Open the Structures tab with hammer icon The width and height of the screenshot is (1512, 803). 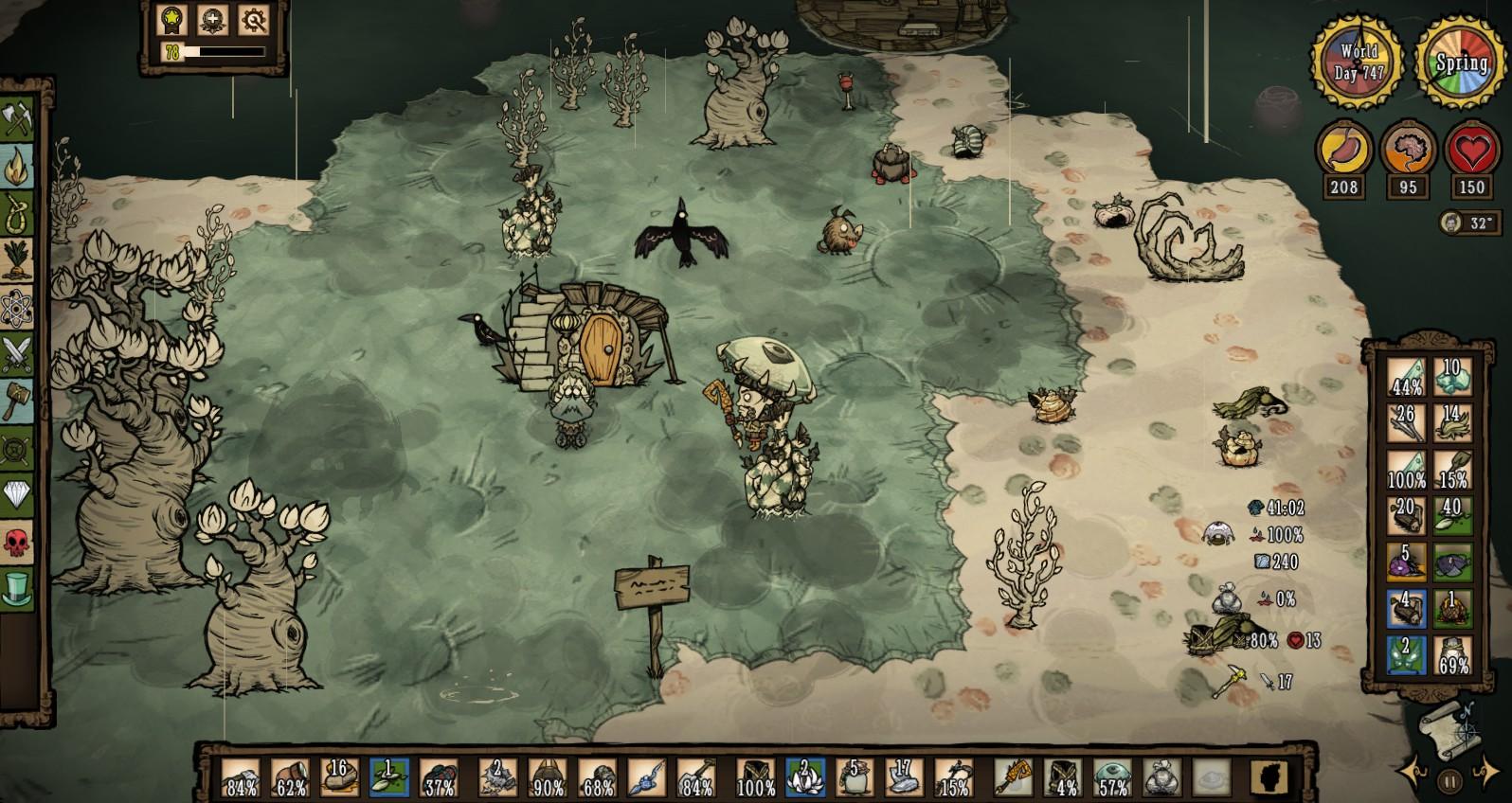point(17,401)
